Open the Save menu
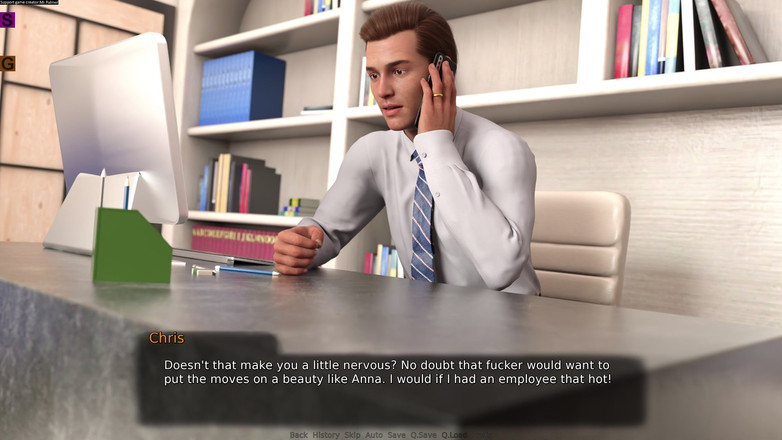Viewport: 782px width, 440px height. coord(397,435)
